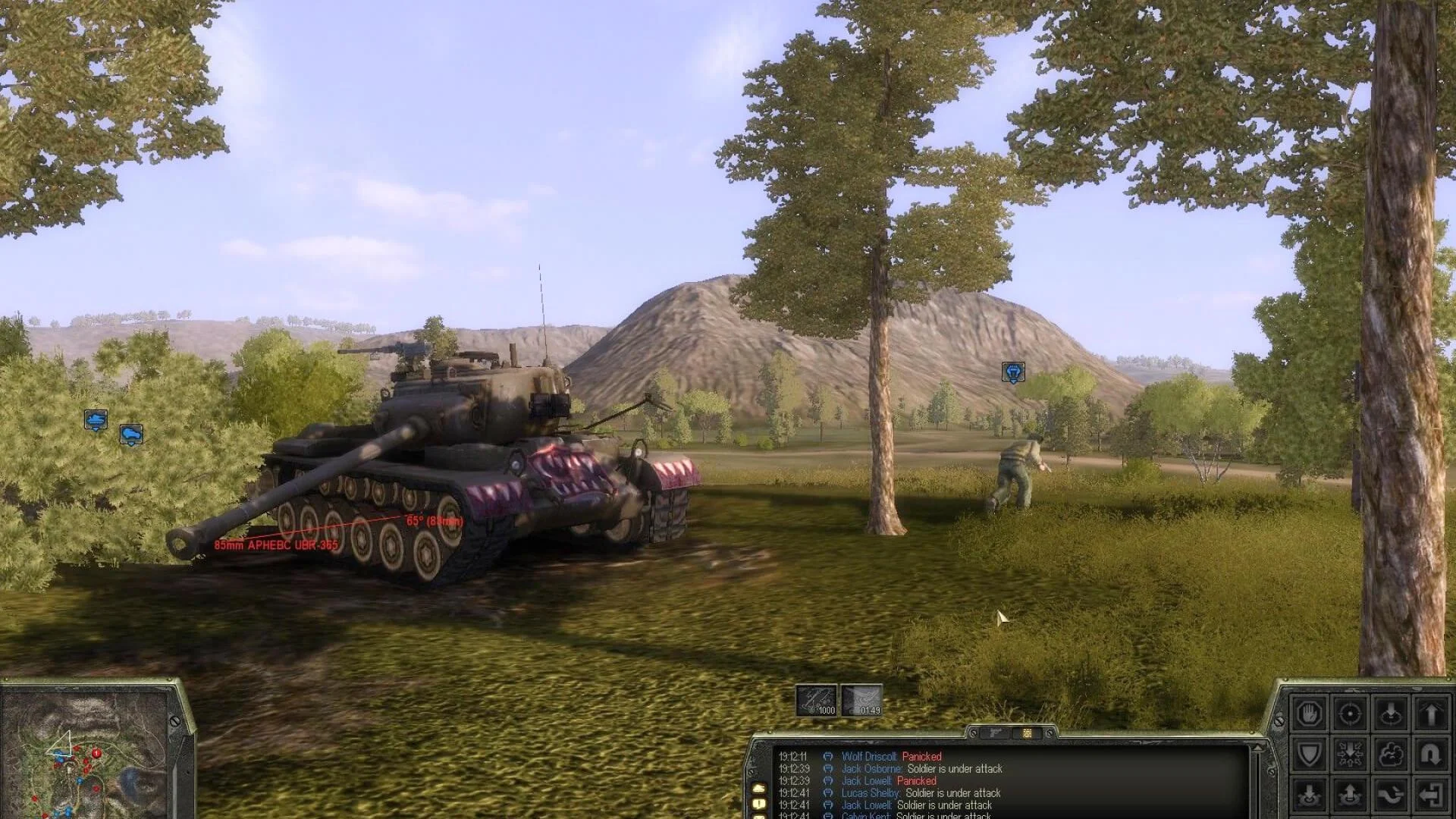Switch to the pistol tab above the log
The height and width of the screenshot is (819, 1456).
tap(996, 733)
